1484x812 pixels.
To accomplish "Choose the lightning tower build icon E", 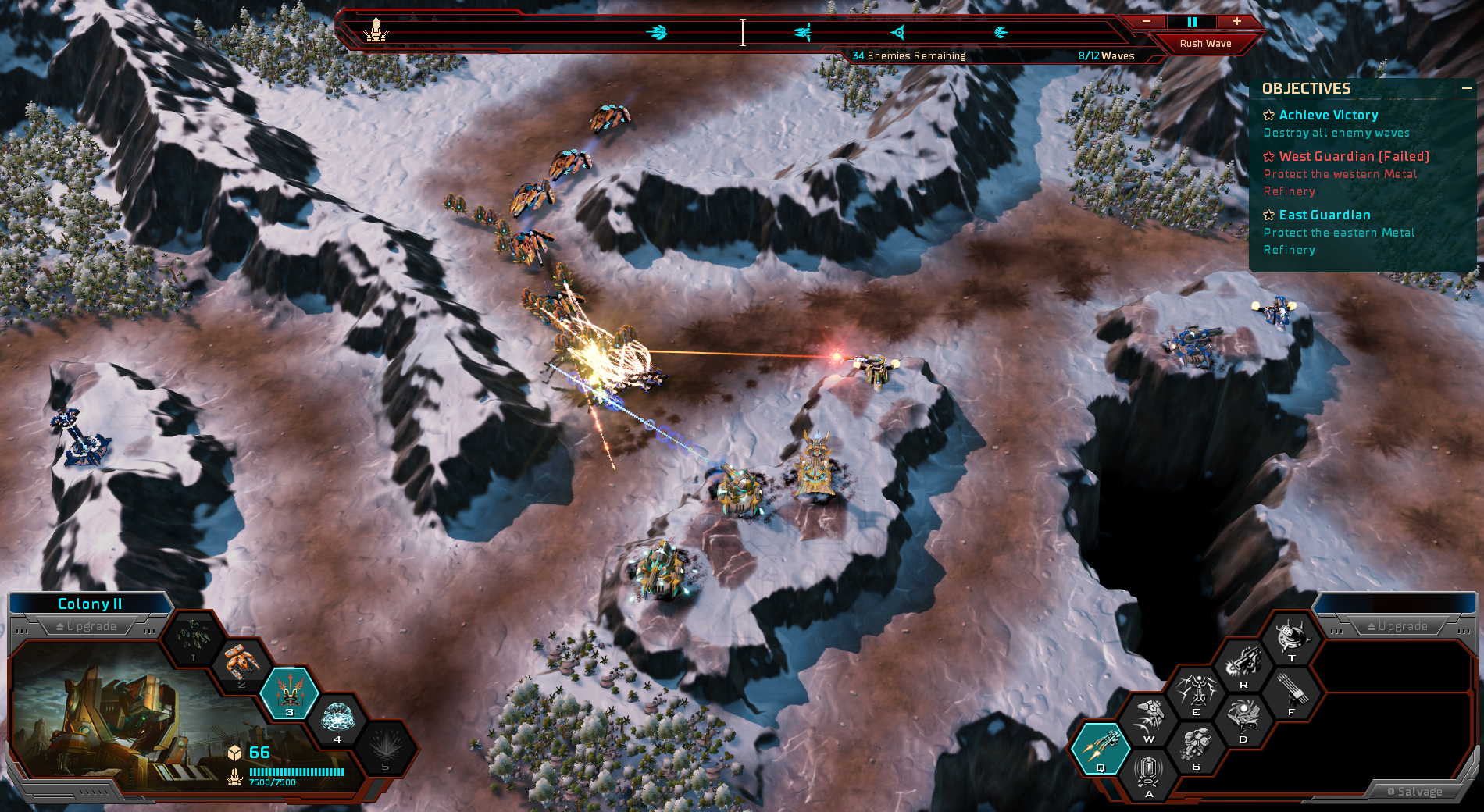I will pyautogui.click(x=1196, y=691).
